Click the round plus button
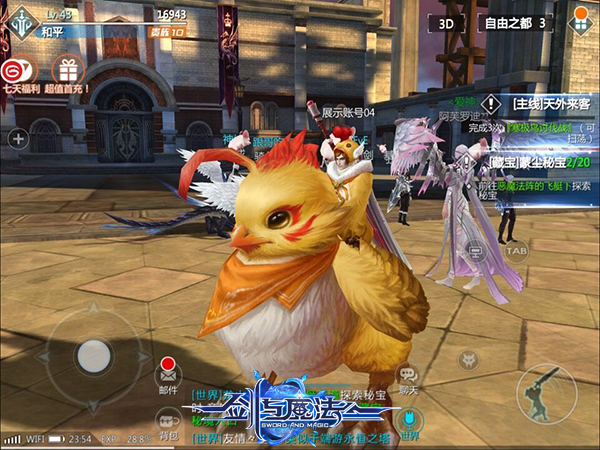This screenshot has width=600, height=450. [18, 139]
